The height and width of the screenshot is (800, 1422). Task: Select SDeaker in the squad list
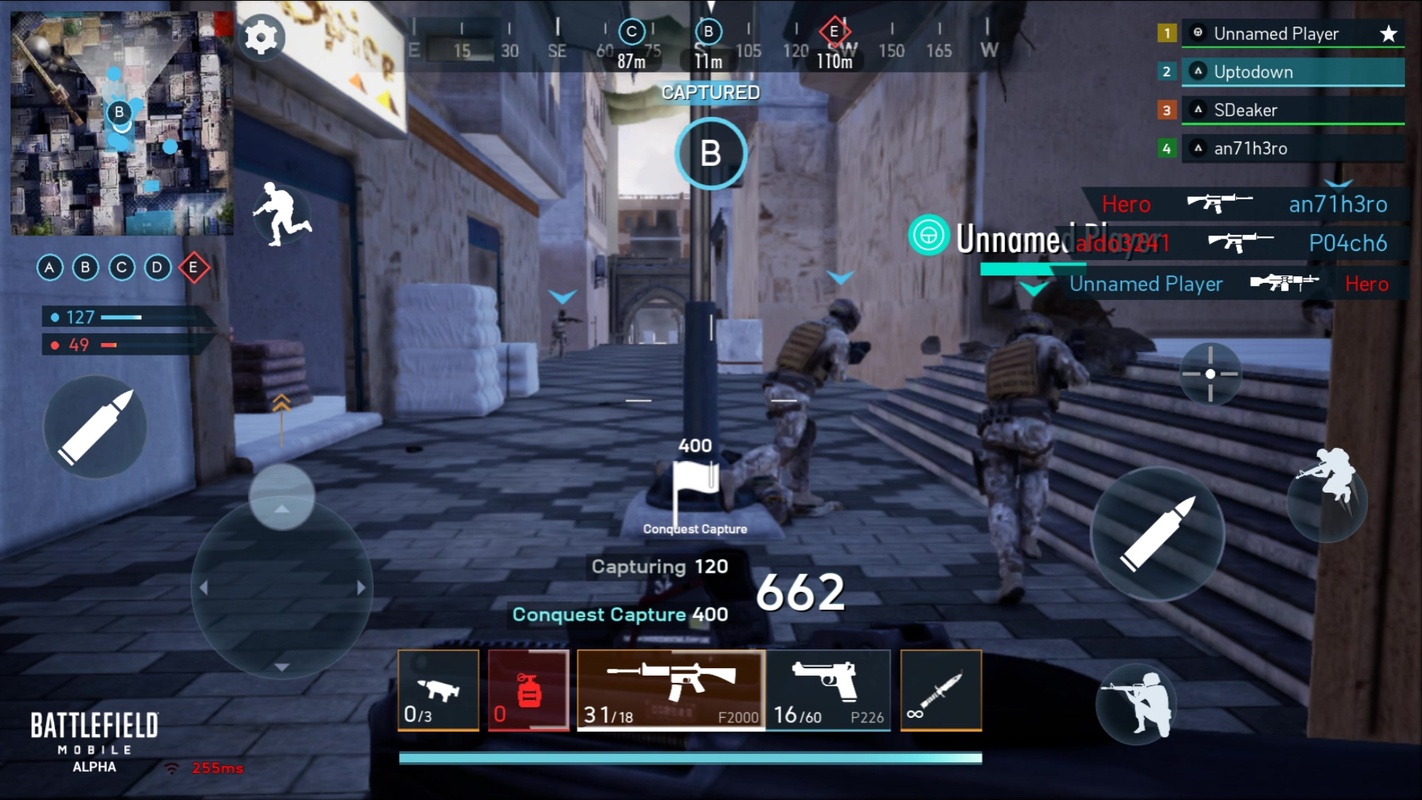pyautogui.click(x=1292, y=110)
